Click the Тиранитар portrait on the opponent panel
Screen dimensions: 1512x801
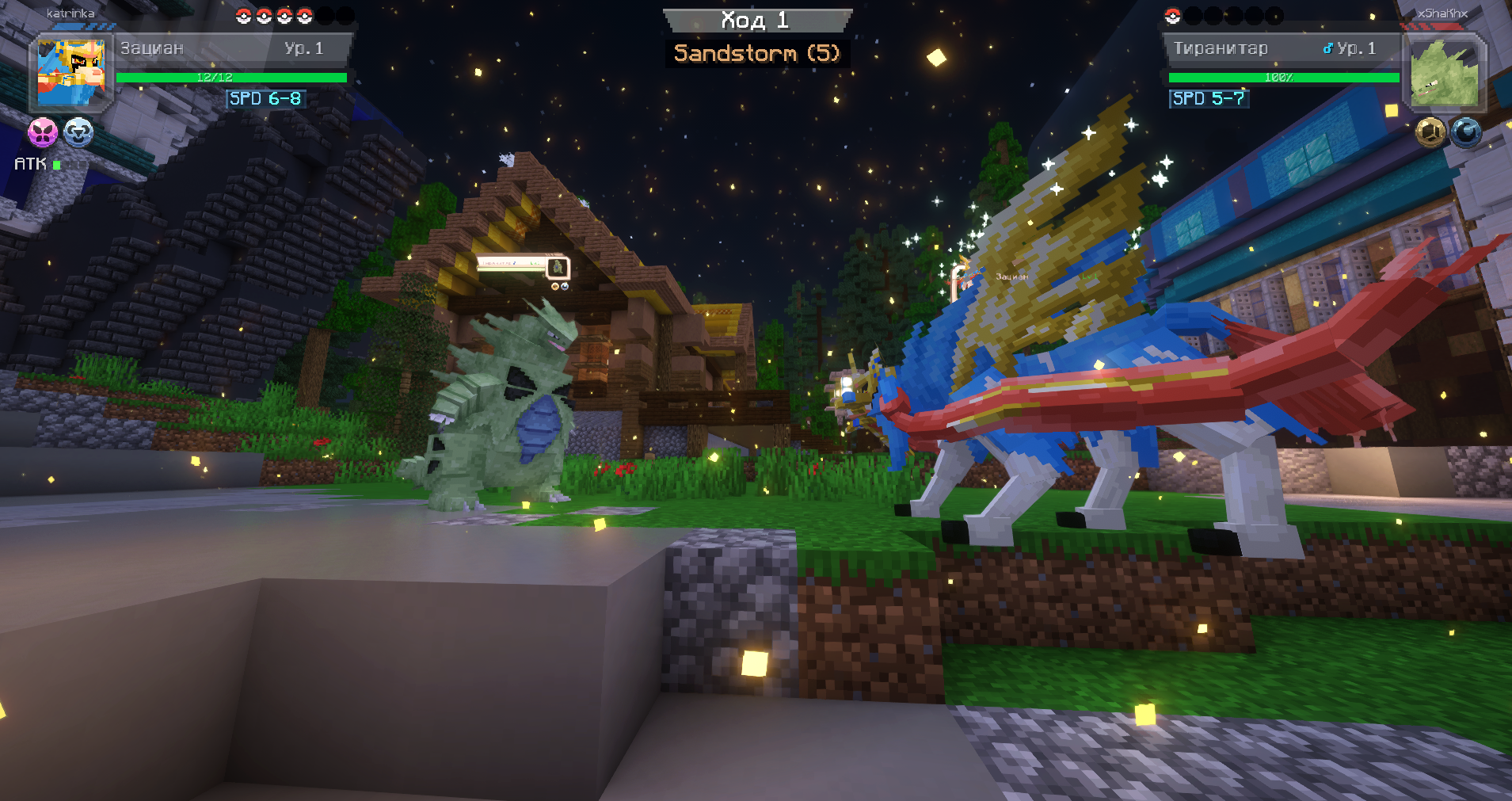1444,73
